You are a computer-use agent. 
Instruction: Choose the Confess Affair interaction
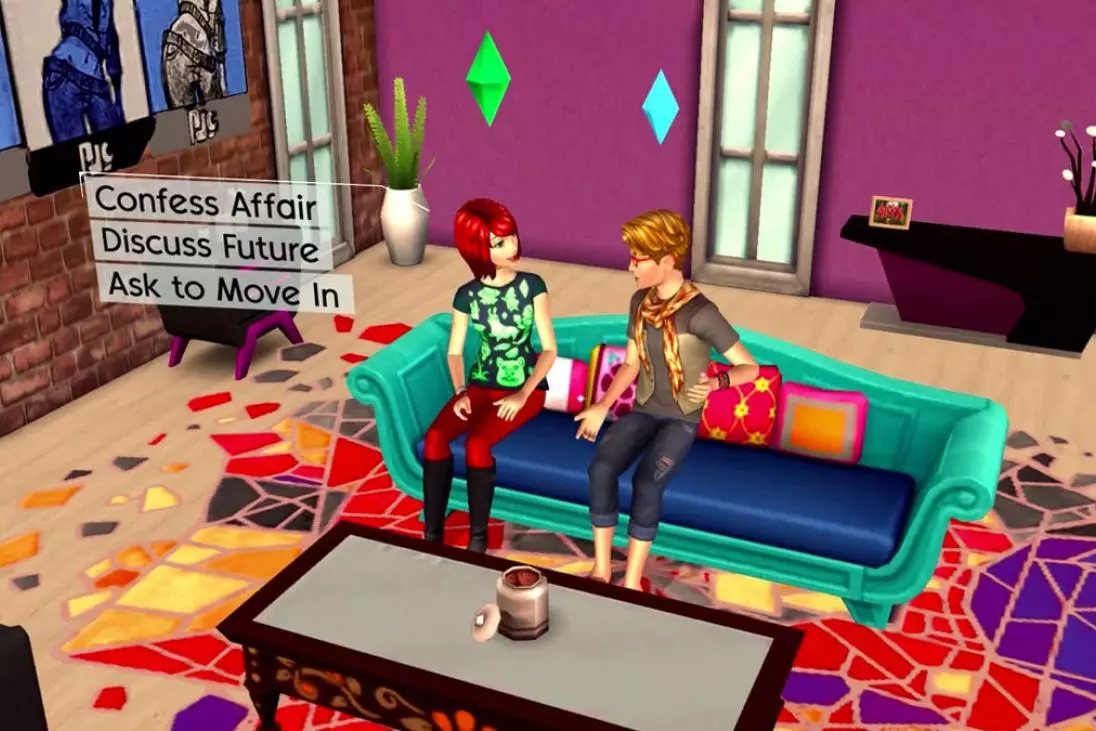coord(205,203)
